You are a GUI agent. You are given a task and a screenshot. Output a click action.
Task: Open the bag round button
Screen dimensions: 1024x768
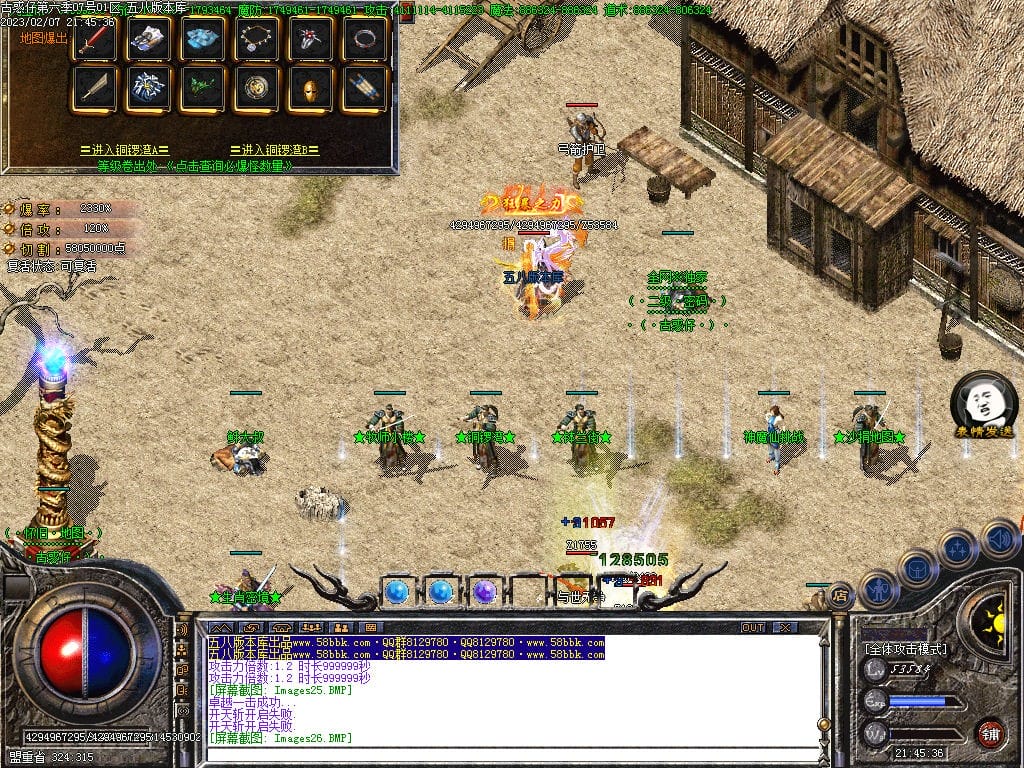click(916, 568)
